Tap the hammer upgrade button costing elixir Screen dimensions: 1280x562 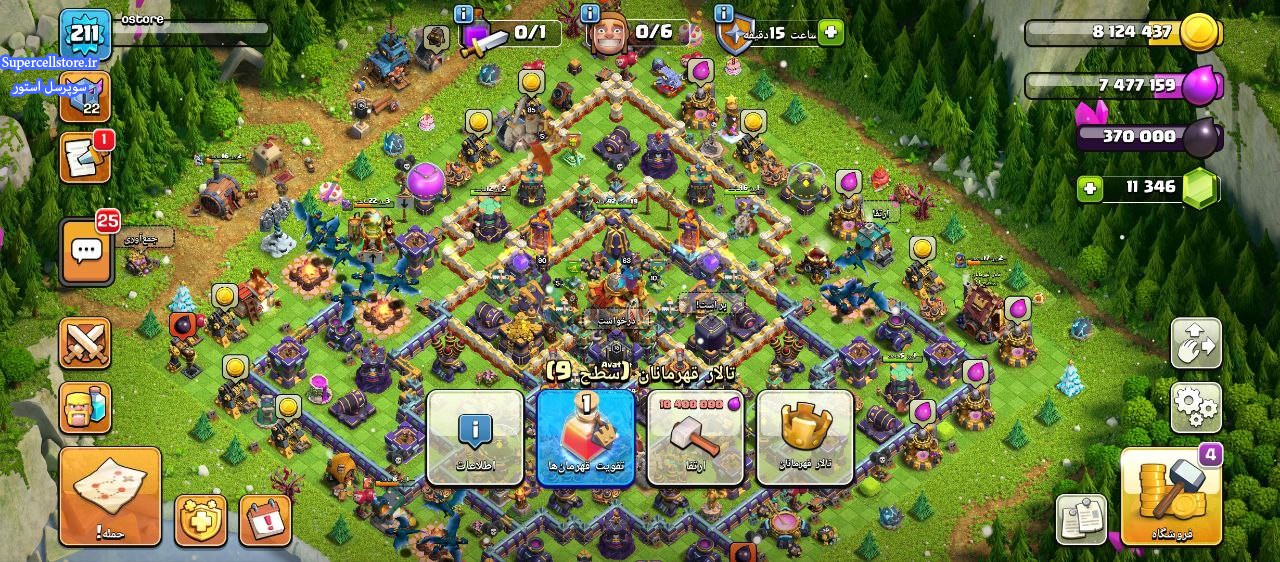(696, 438)
